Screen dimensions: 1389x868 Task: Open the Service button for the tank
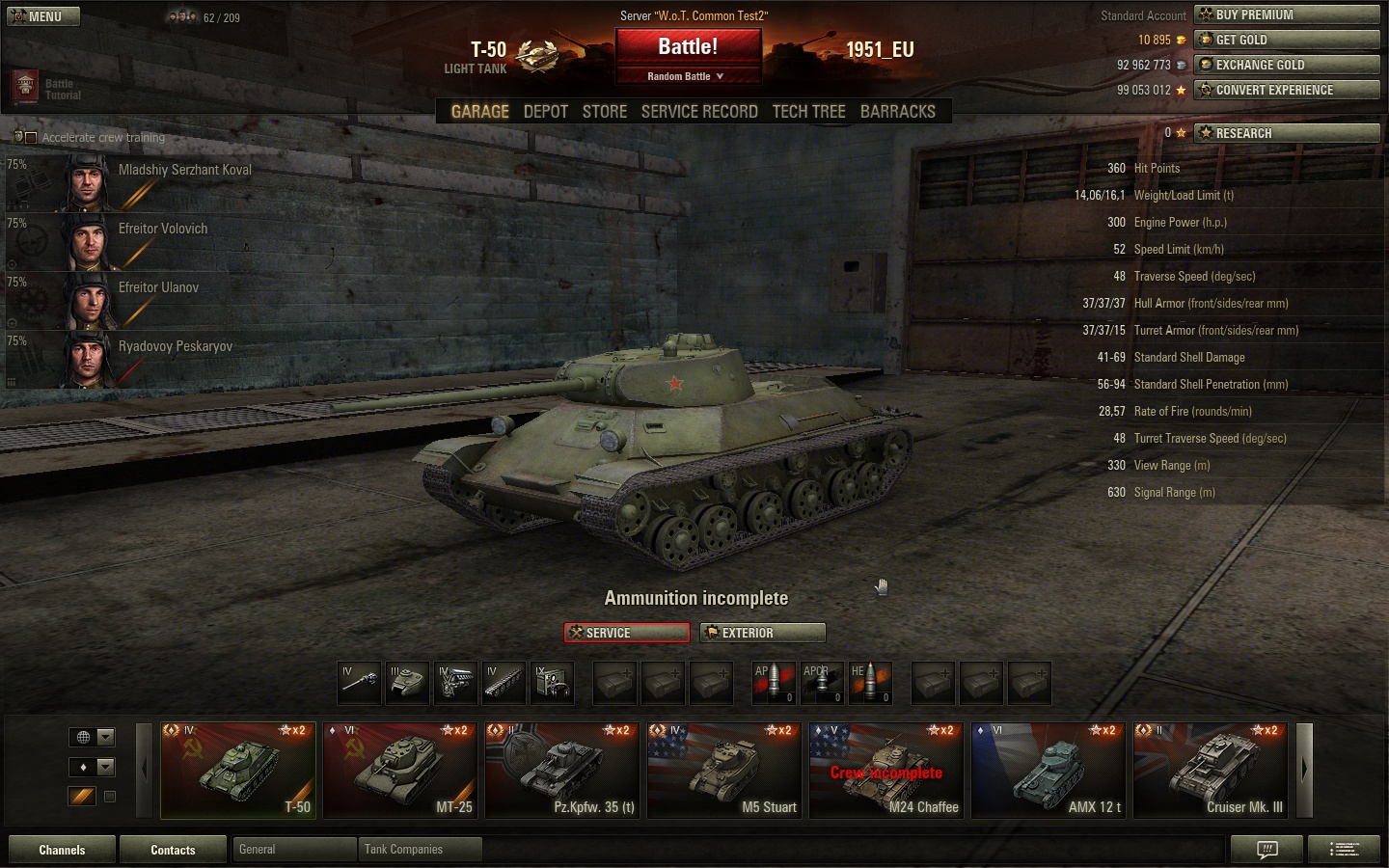(627, 633)
